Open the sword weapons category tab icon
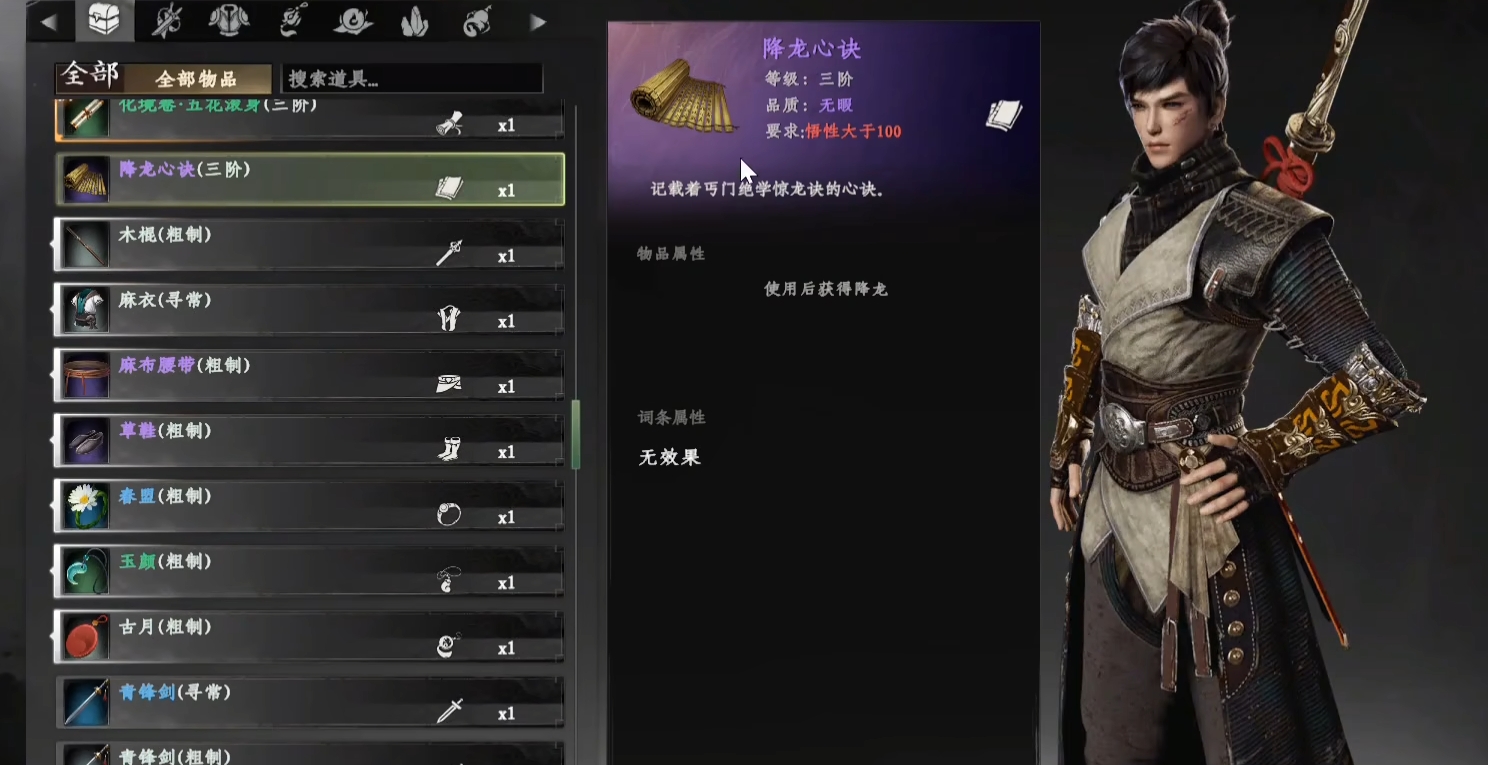 pyautogui.click(x=167, y=18)
